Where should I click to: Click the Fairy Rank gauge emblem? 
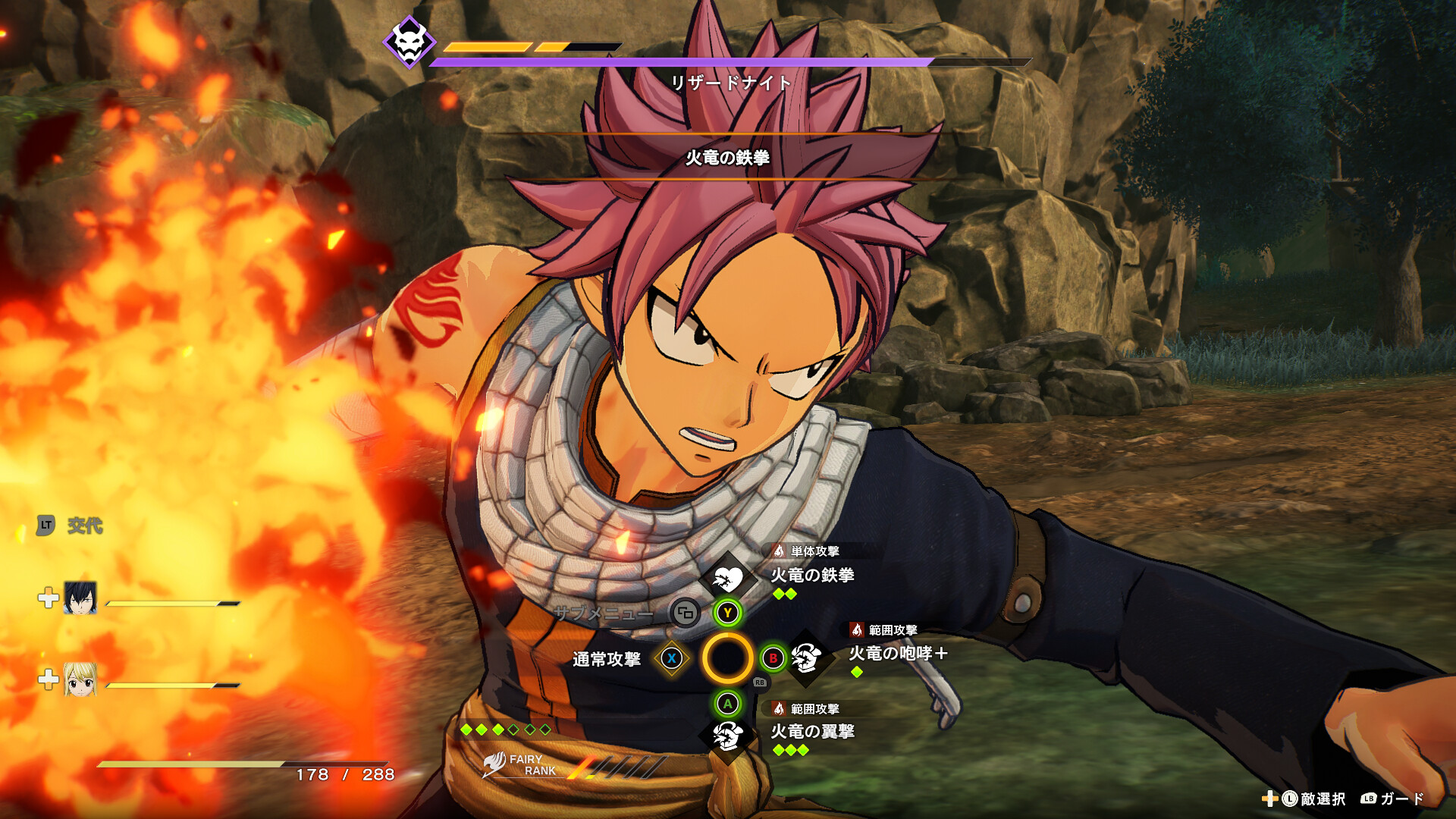[494, 764]
